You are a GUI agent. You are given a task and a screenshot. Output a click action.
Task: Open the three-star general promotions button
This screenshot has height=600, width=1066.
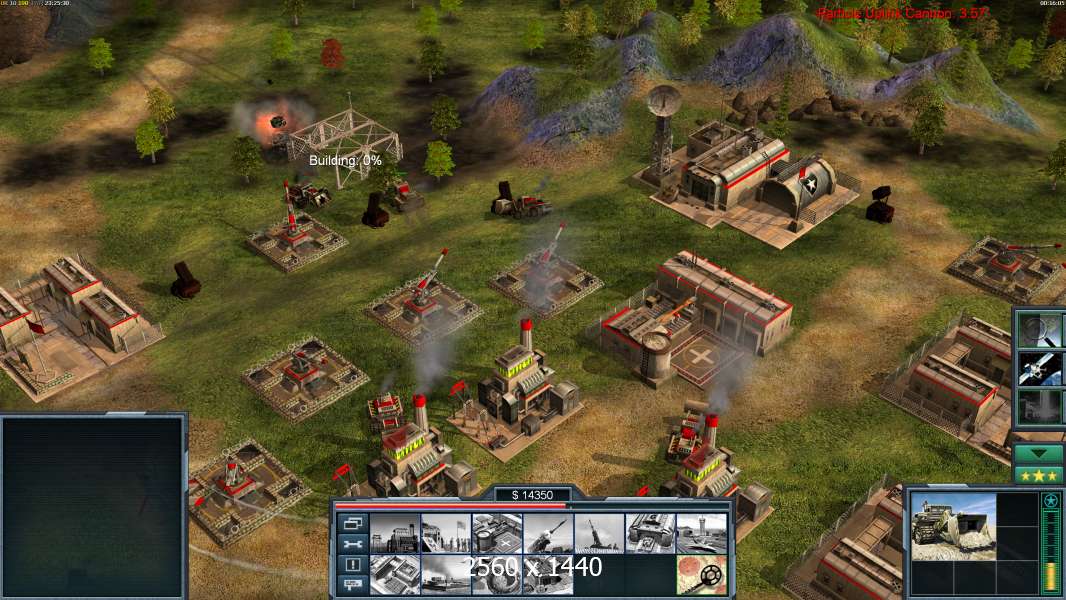1039,475
